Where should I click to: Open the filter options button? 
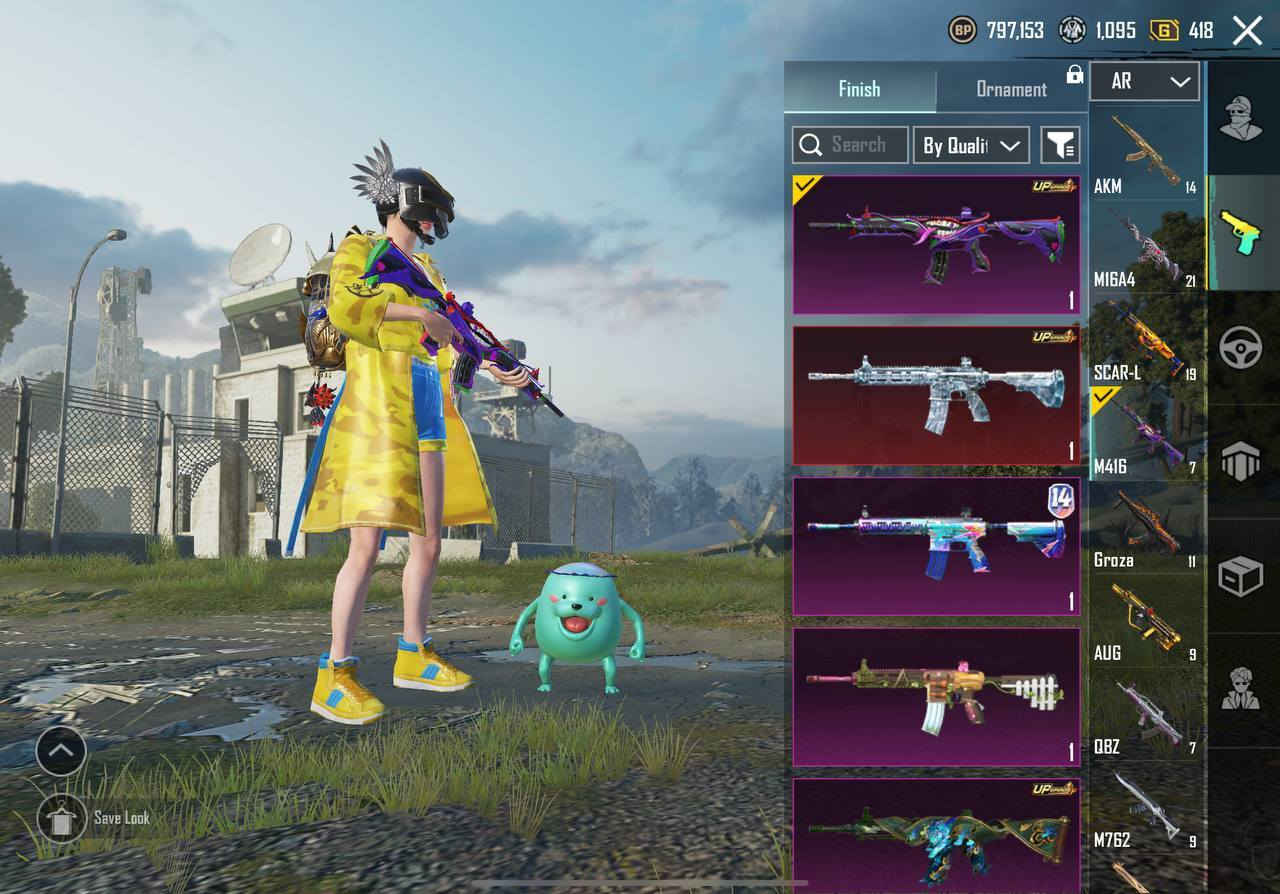[x=1060, y=145]
